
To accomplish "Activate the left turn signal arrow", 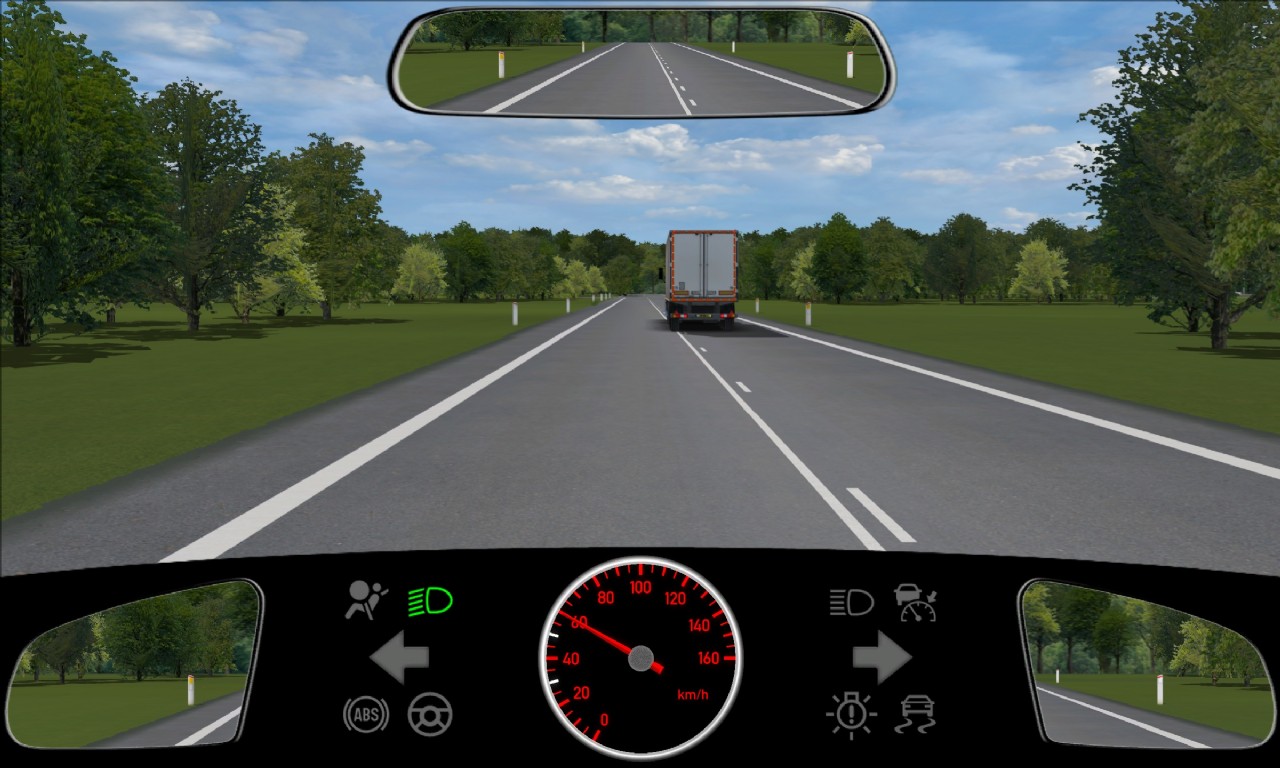I will coord(400,657).
